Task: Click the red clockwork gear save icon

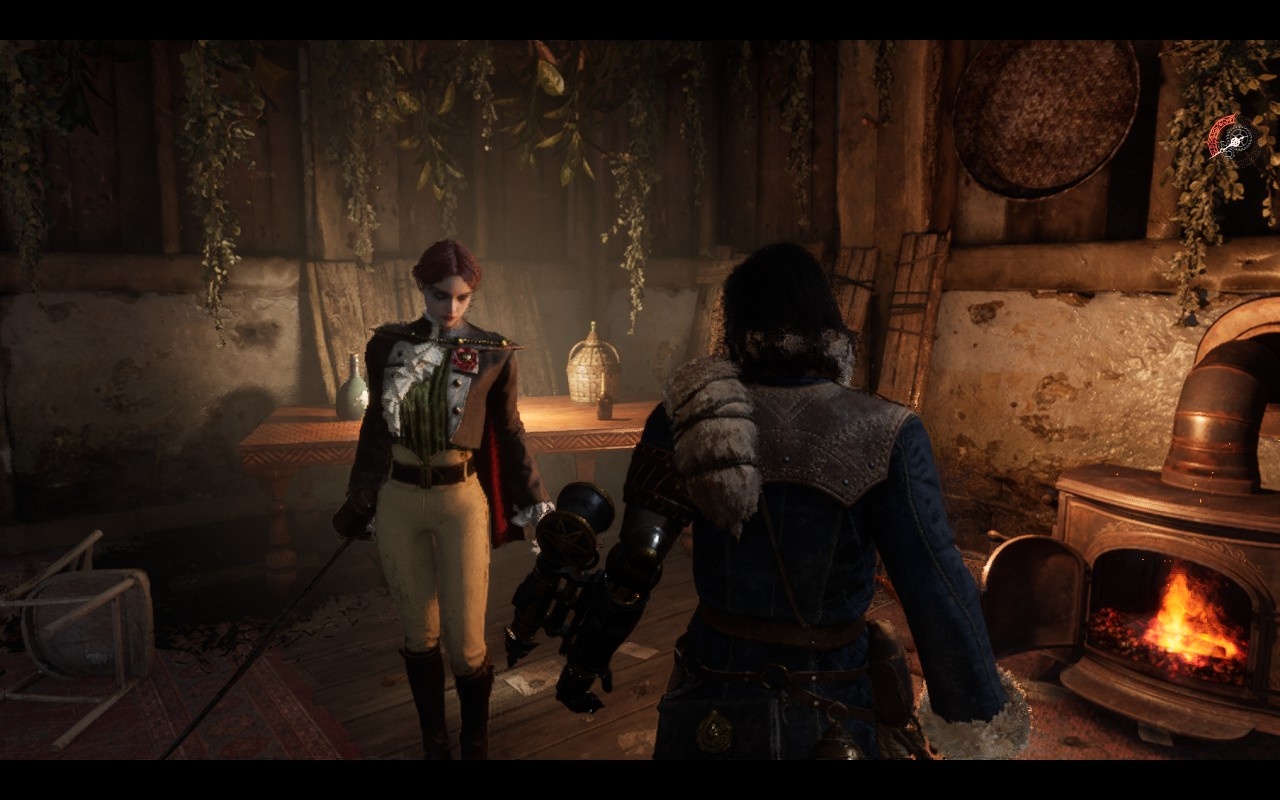Action: (x=1236, y=141)
